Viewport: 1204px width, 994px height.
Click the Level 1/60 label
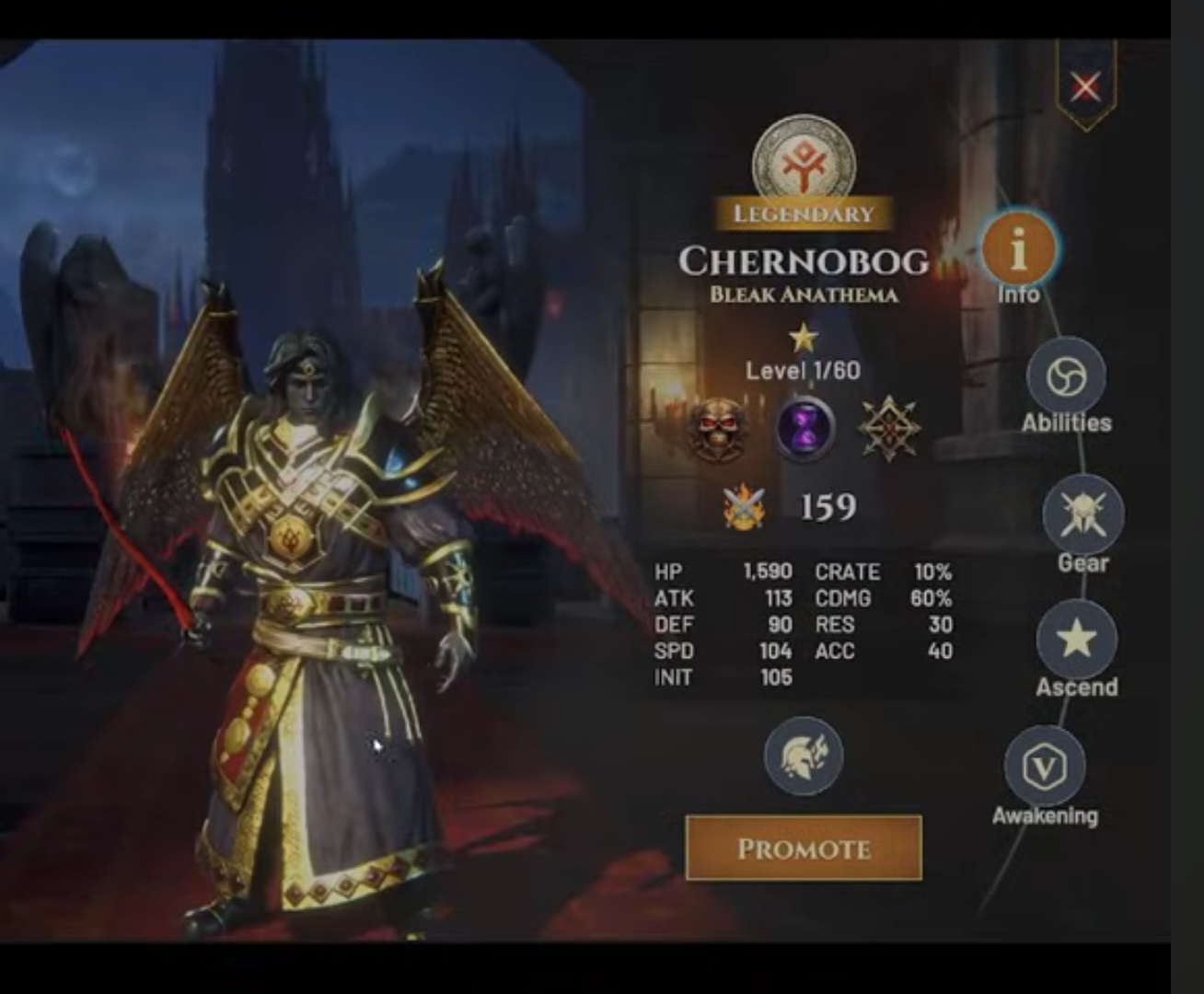click(803, 372)
